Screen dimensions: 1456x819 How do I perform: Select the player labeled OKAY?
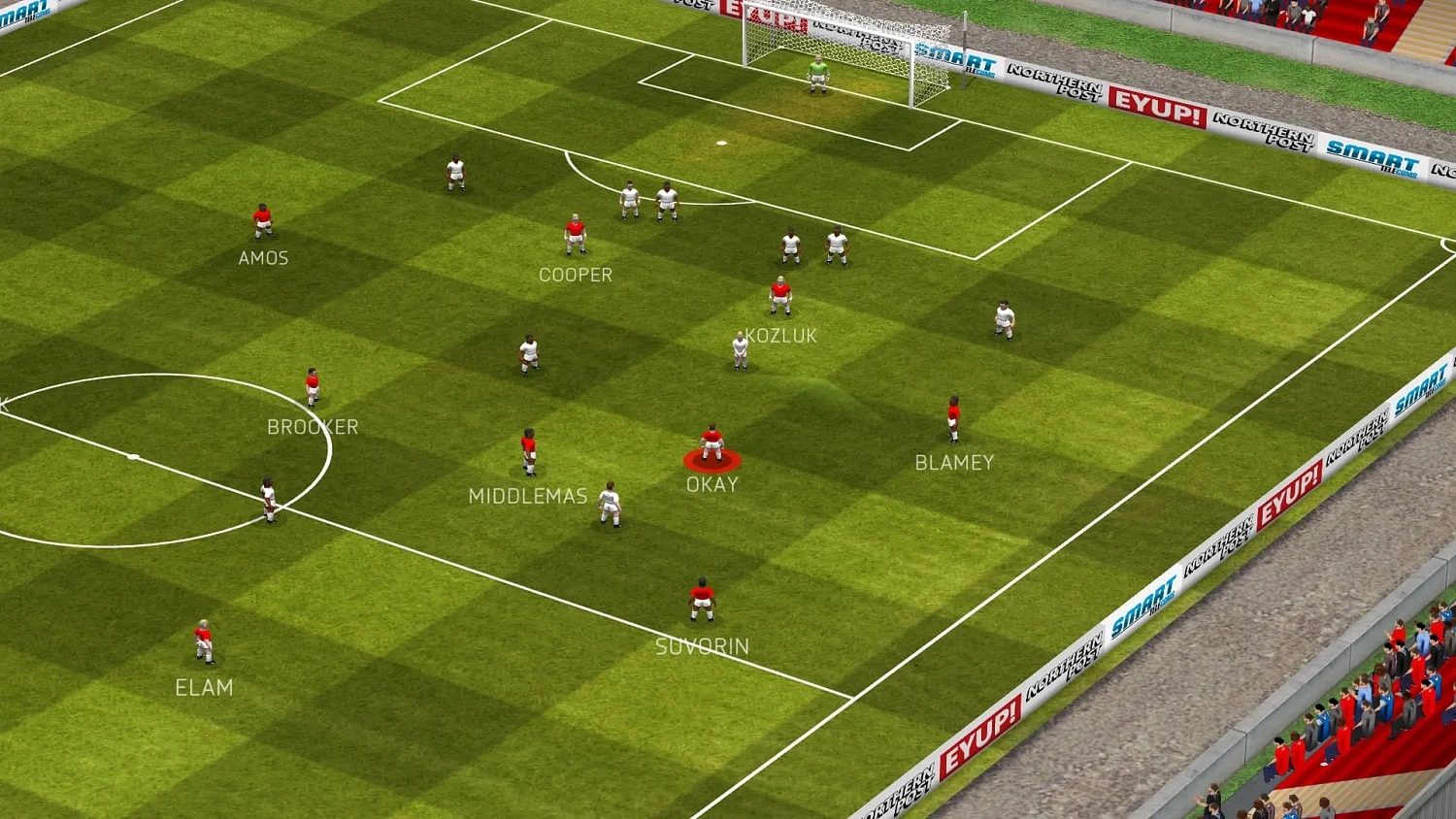tap(712, 444)
